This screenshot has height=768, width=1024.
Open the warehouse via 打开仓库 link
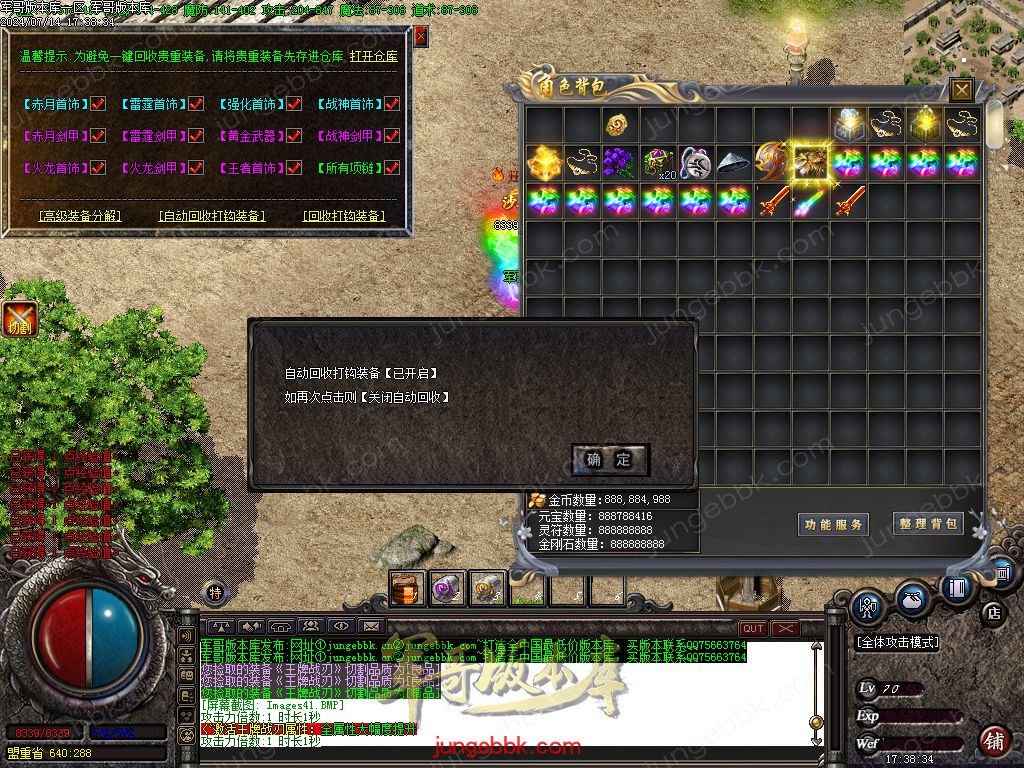[373, 57]
